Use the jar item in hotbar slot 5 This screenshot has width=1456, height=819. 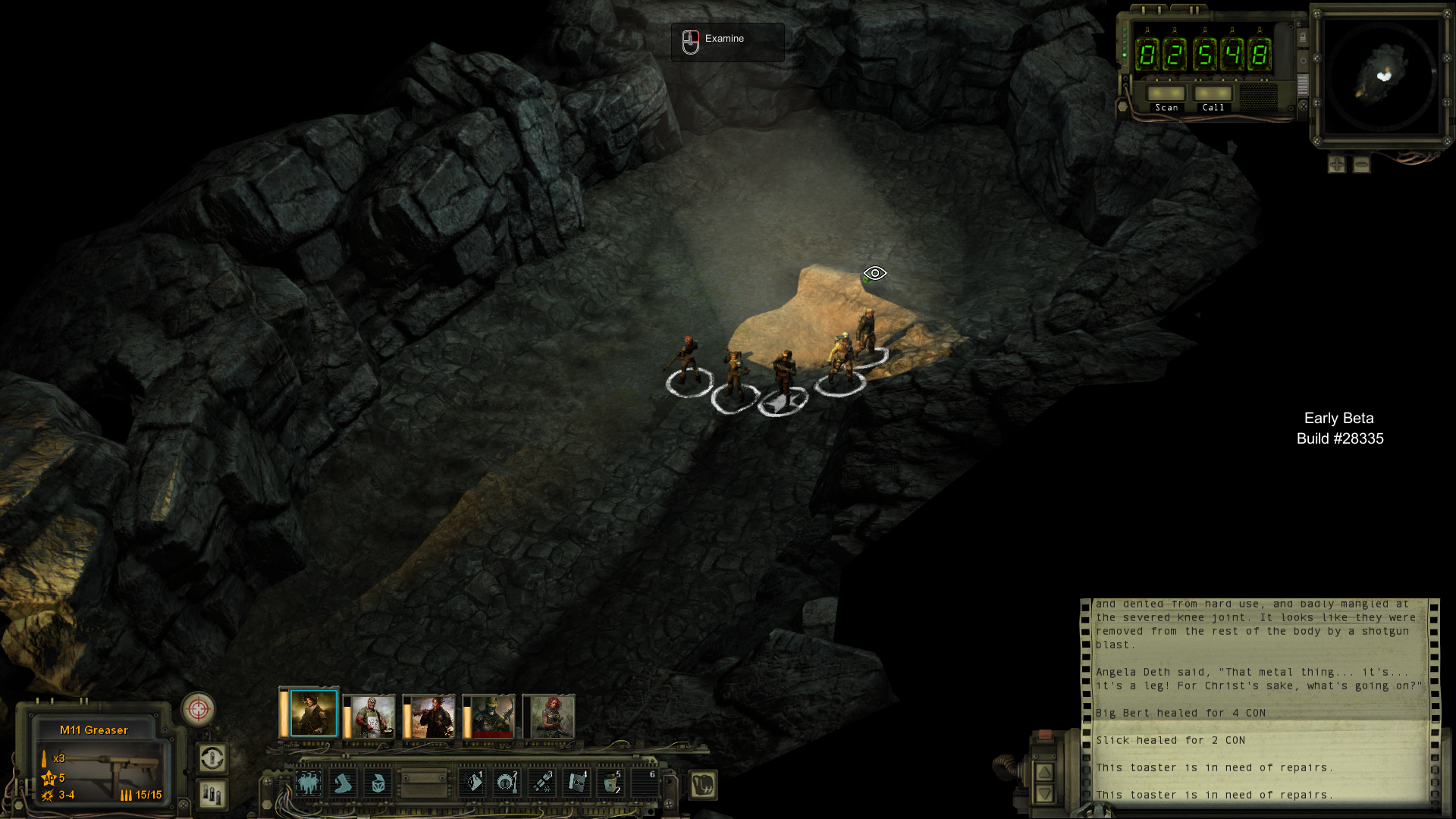(611, 783)
